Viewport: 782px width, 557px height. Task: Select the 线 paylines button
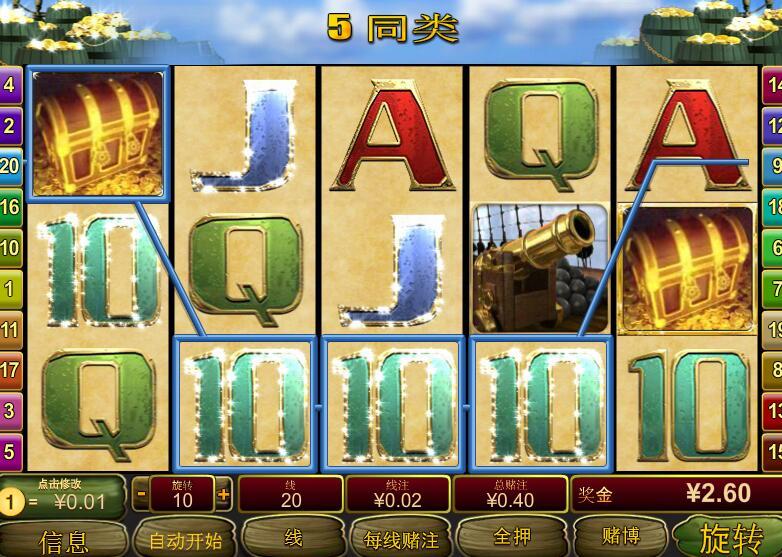pyautogui.click(x=292, y=538)
